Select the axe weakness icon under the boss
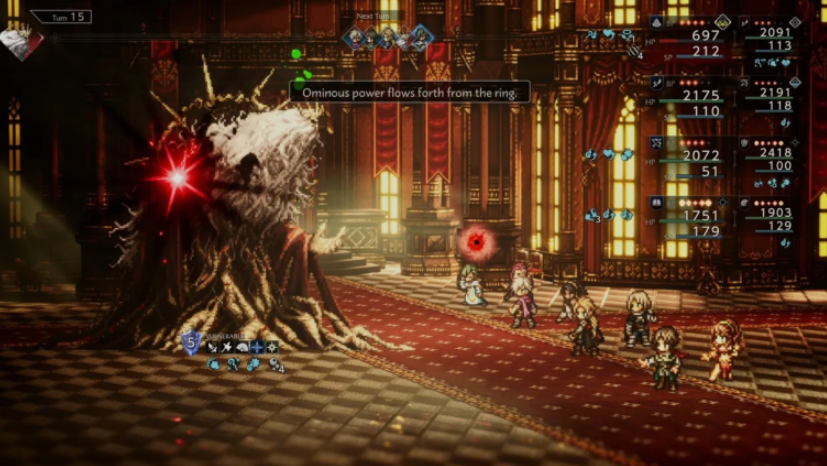 (227, 347)
